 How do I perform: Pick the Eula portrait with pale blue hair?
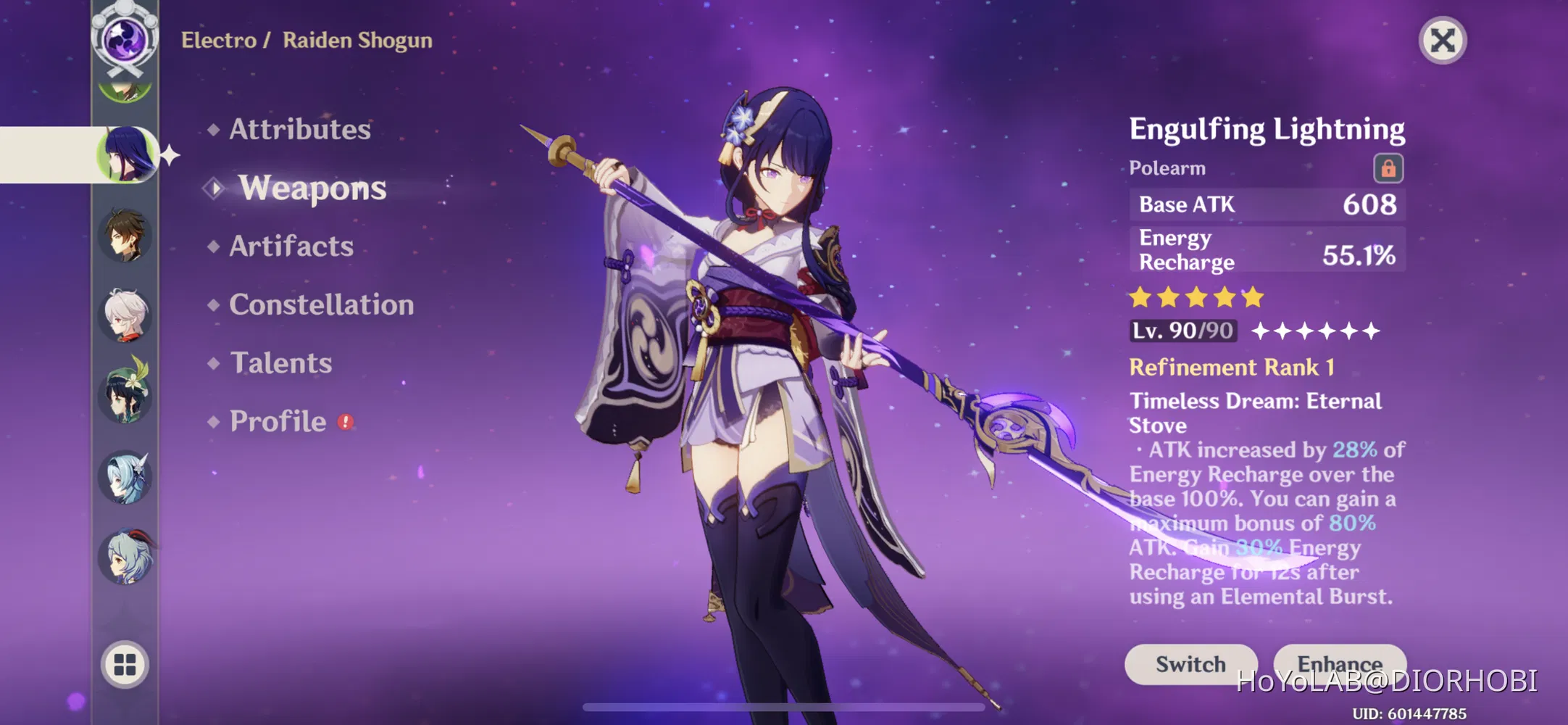[x=125, y=477]
